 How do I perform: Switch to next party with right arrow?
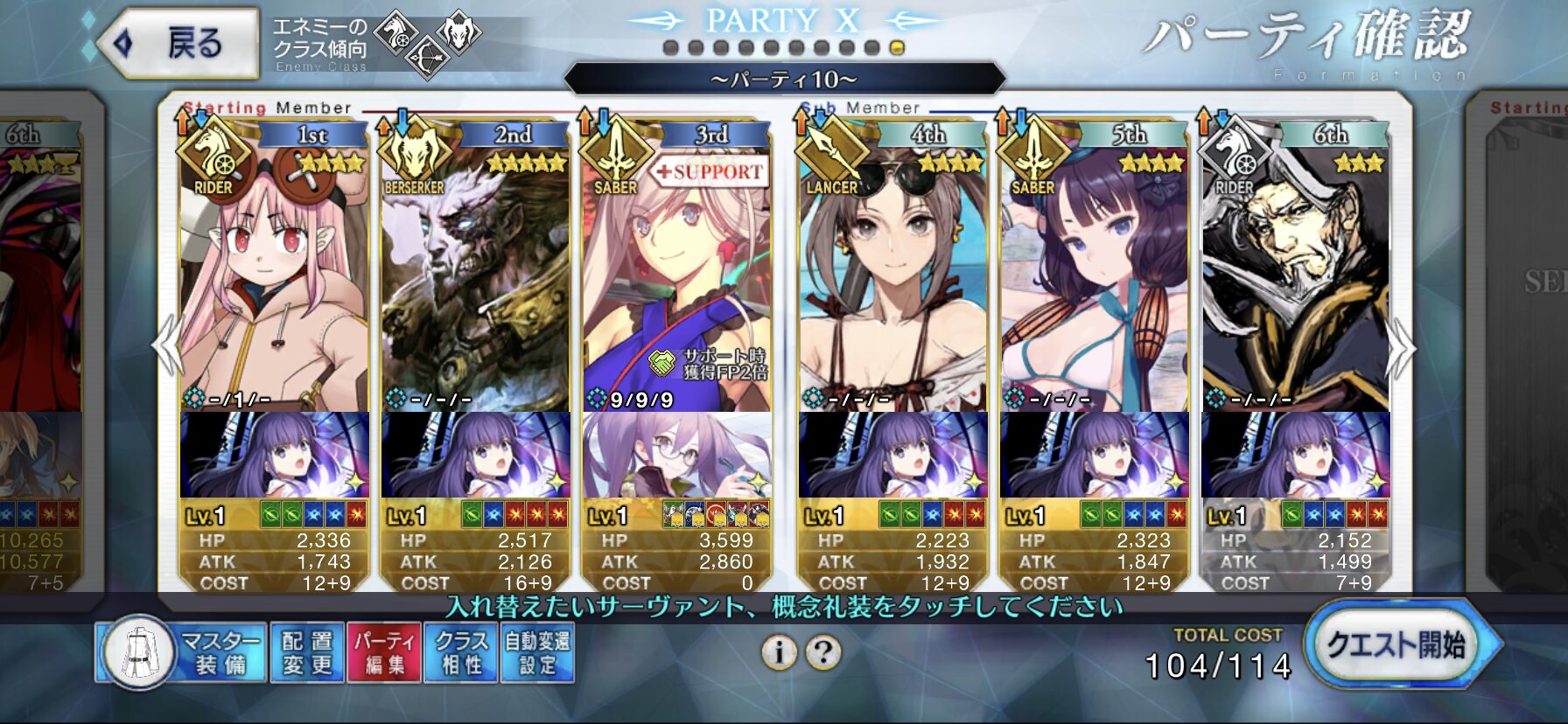click(x=1400, y=347)
